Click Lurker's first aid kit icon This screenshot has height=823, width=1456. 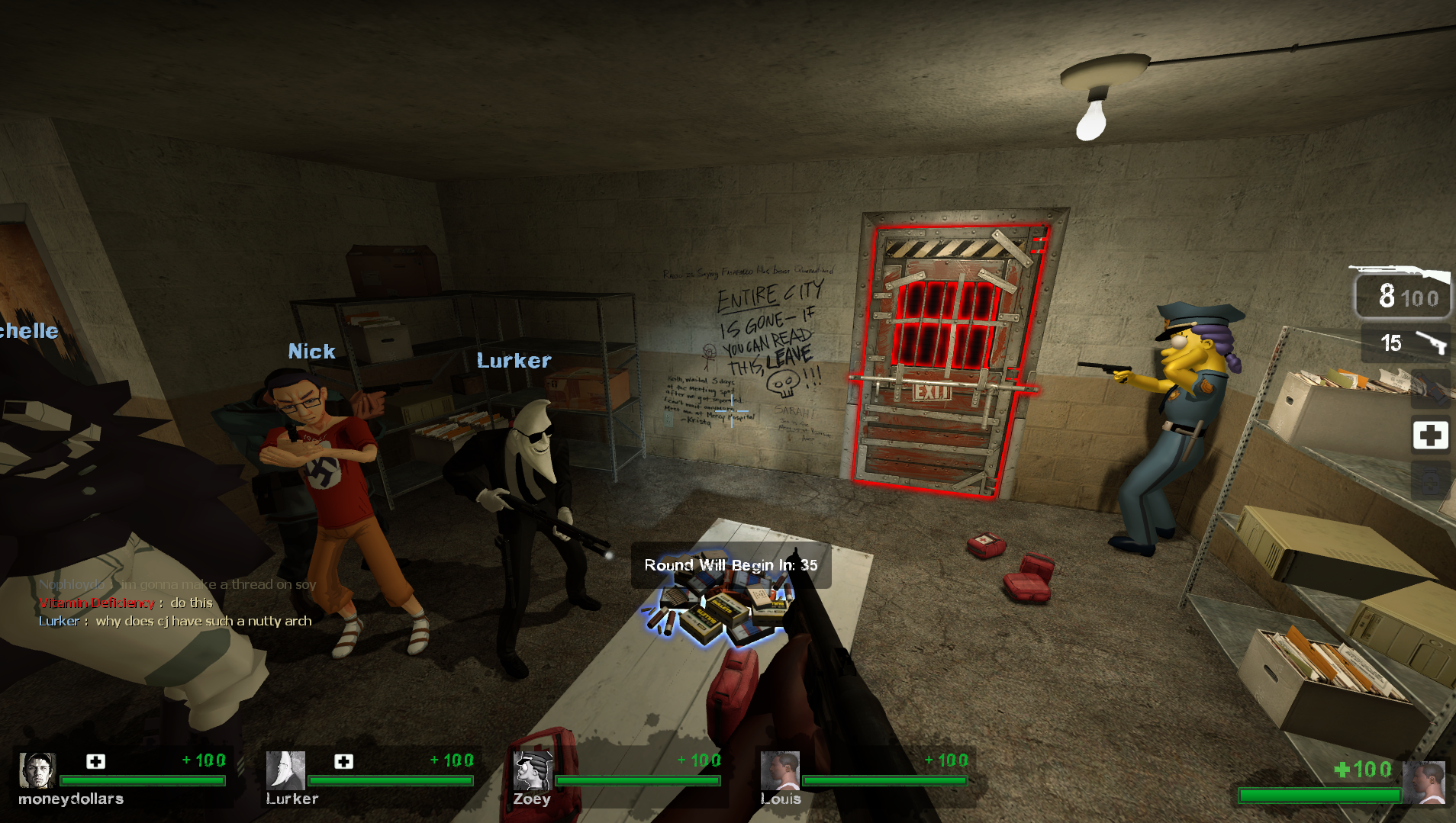click(x=343, y=761)
